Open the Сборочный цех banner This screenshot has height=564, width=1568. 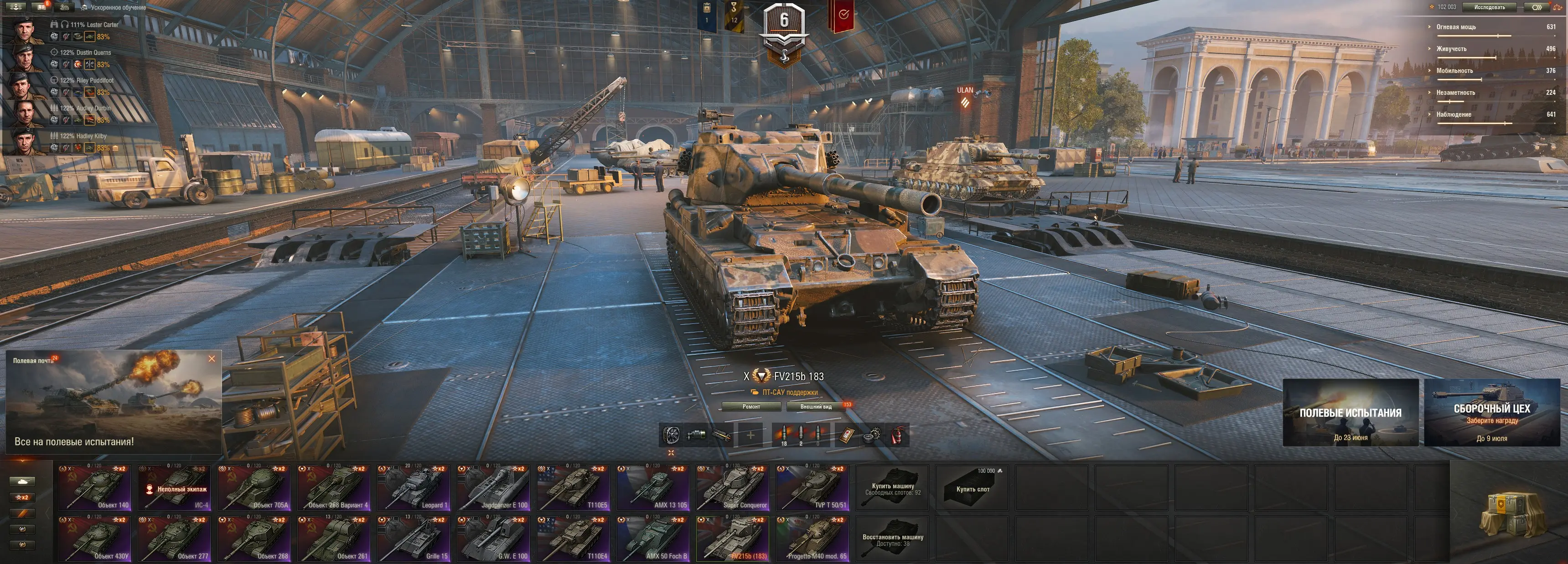pyautogui.click(x=1491, y=413)
